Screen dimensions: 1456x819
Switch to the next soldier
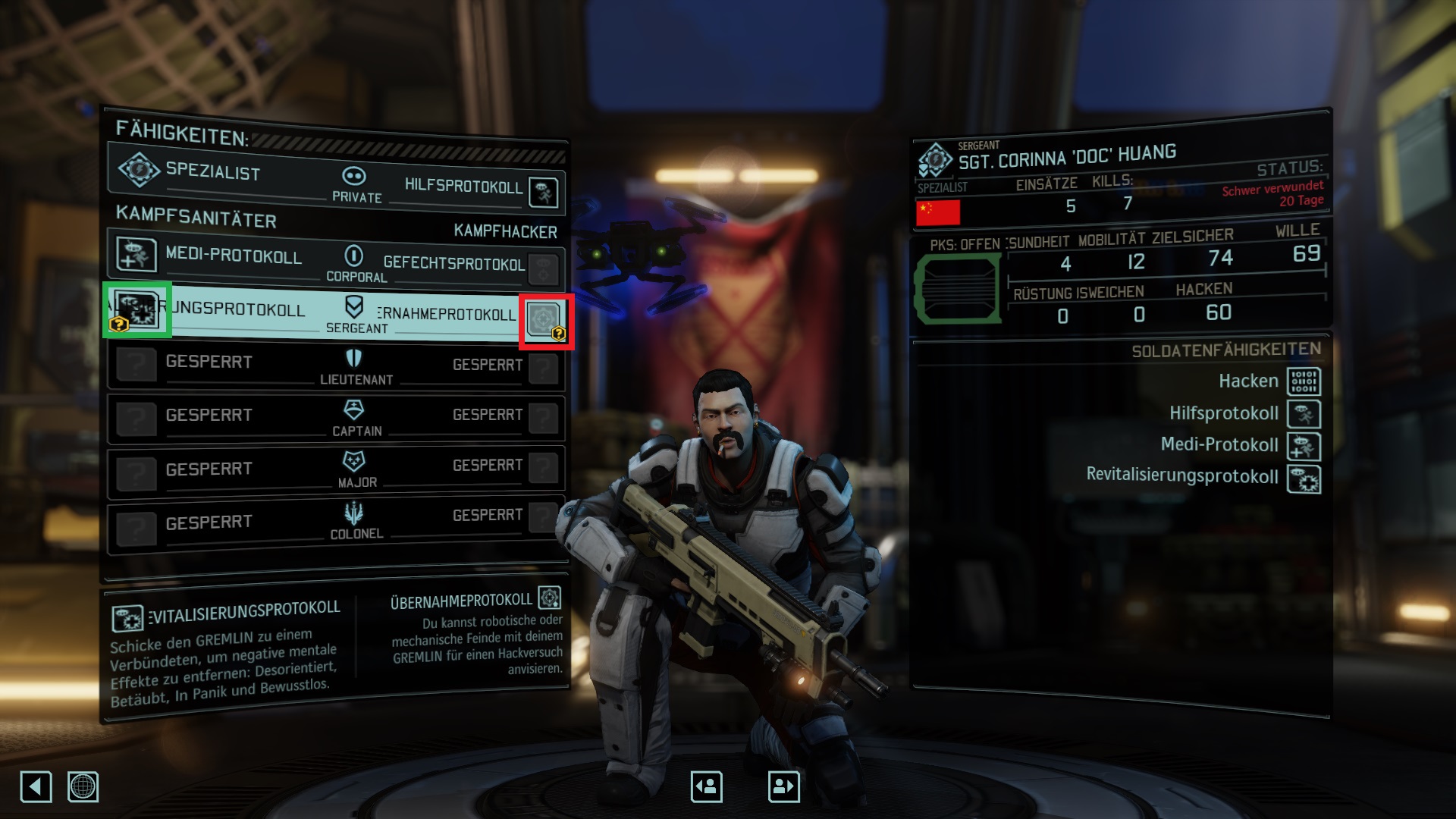[783, 786]
